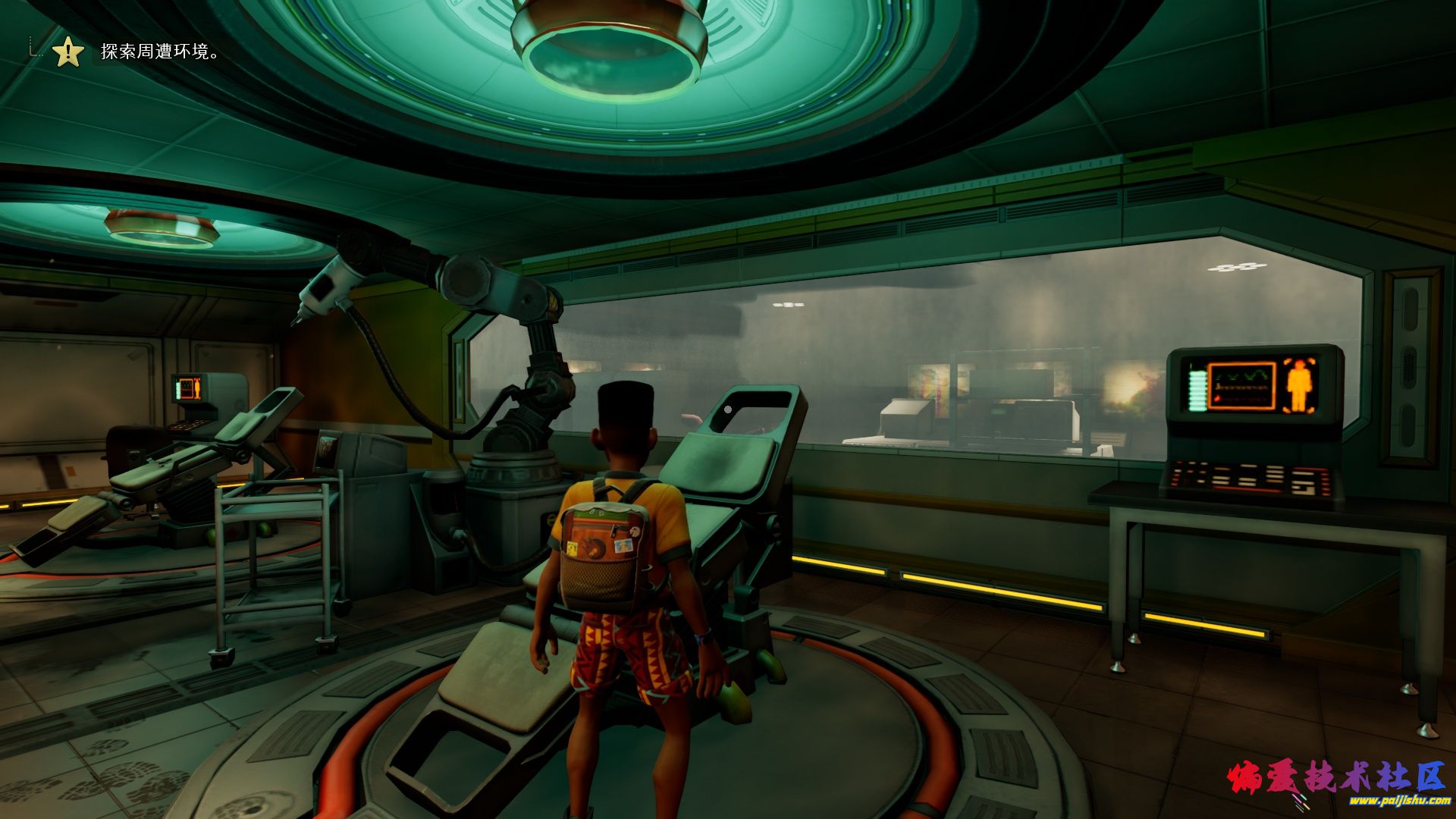Image resolution: width=1456 pixels, height=819 pixels.
Task: Click the star objective icon
Action: point(67,52)
